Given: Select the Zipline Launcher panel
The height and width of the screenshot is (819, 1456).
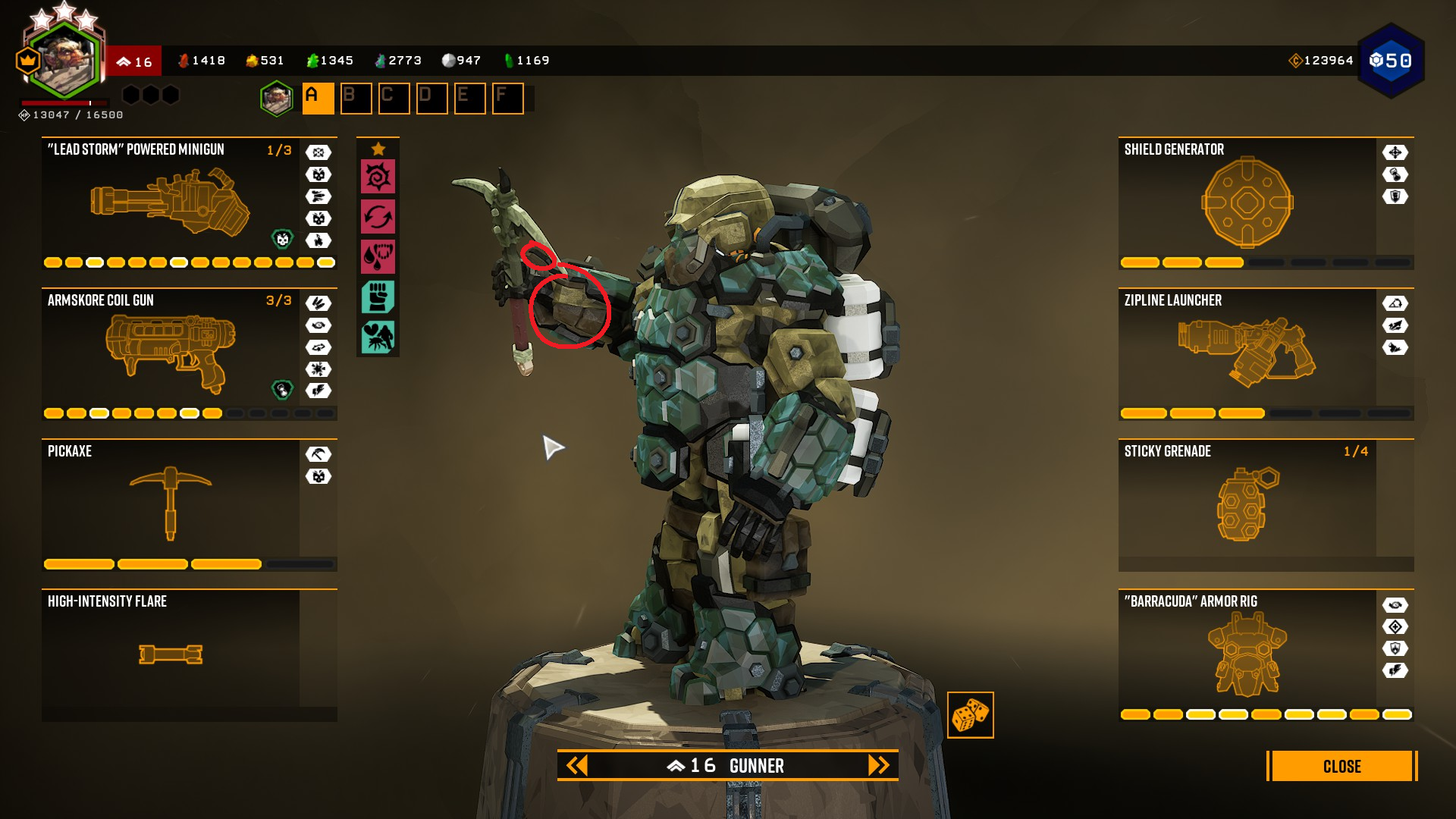Looking at the screenshot, I should coord(1247,354).
